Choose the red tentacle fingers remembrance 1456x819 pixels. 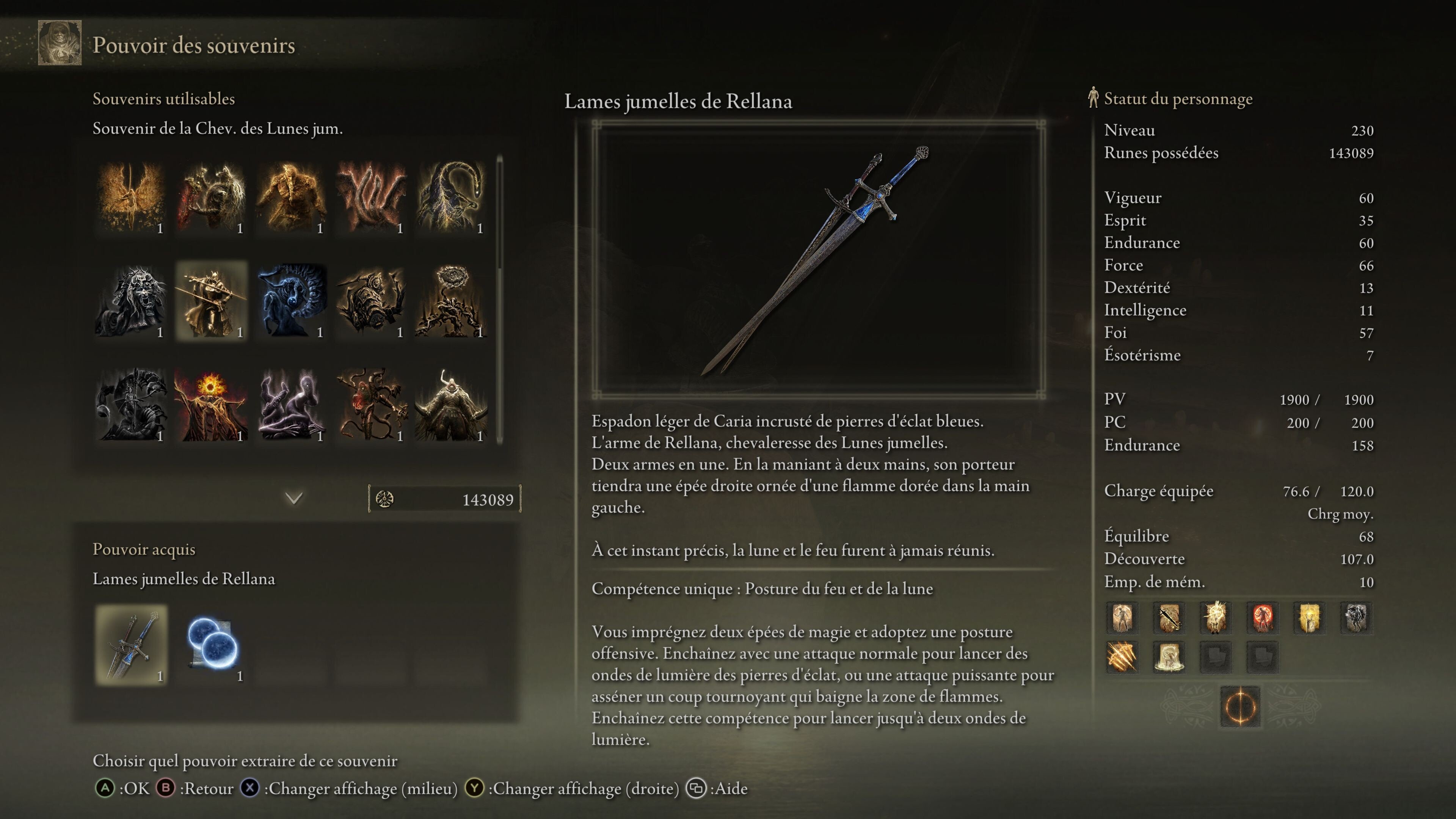[x=371, y=197]
